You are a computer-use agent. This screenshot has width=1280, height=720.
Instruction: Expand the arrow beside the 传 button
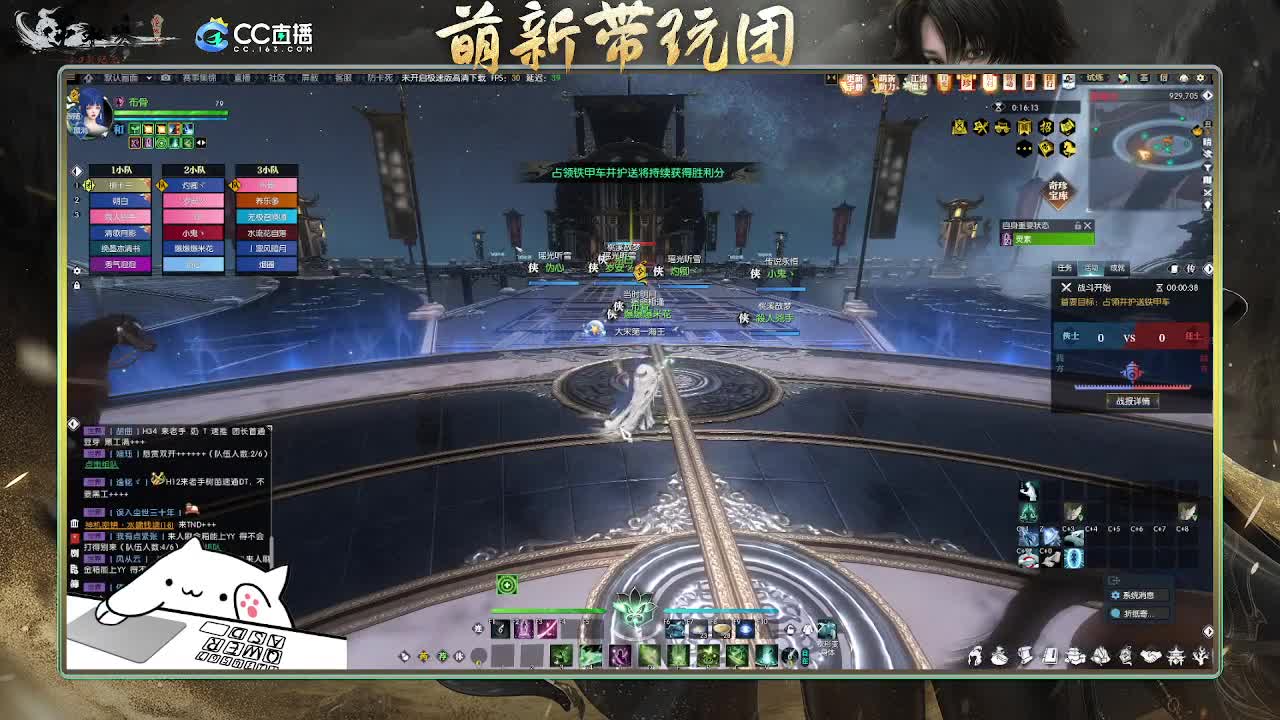[1207, 268]
